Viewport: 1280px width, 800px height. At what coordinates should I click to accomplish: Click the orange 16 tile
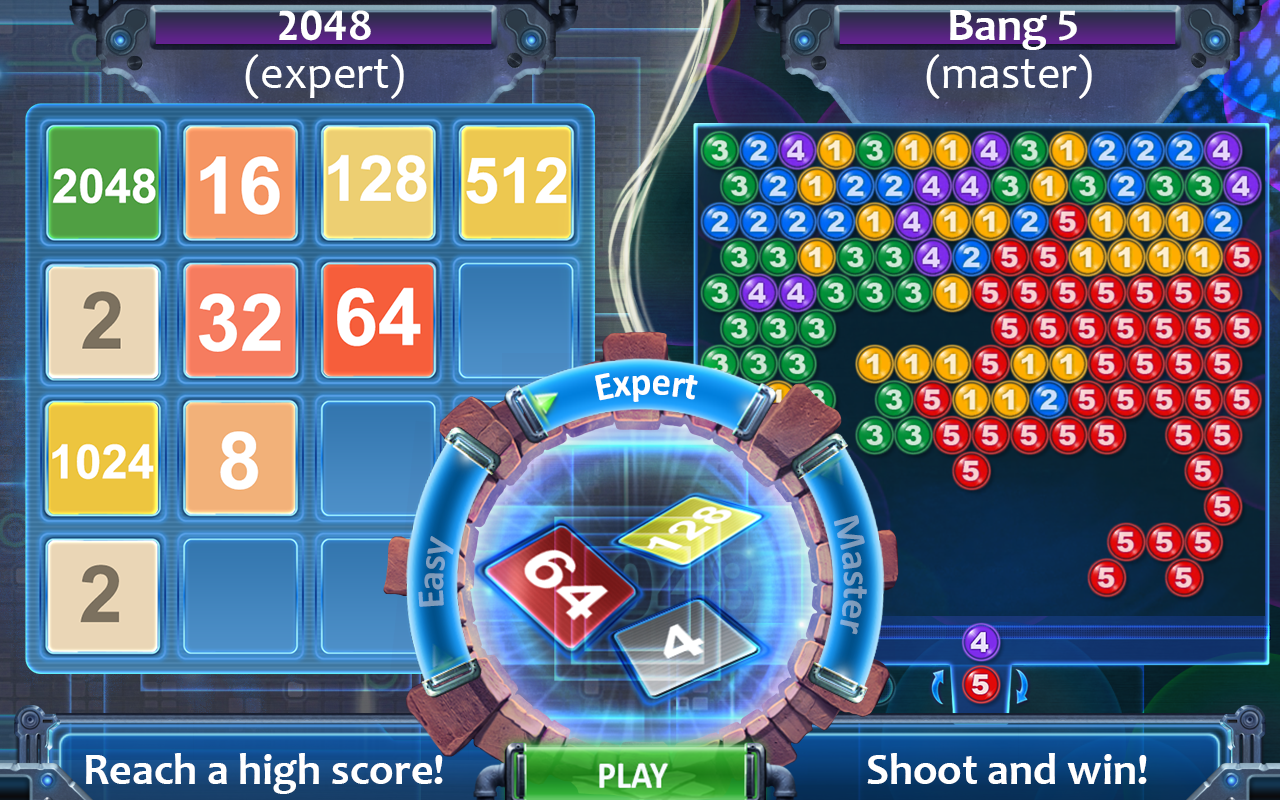coord(239,182)
